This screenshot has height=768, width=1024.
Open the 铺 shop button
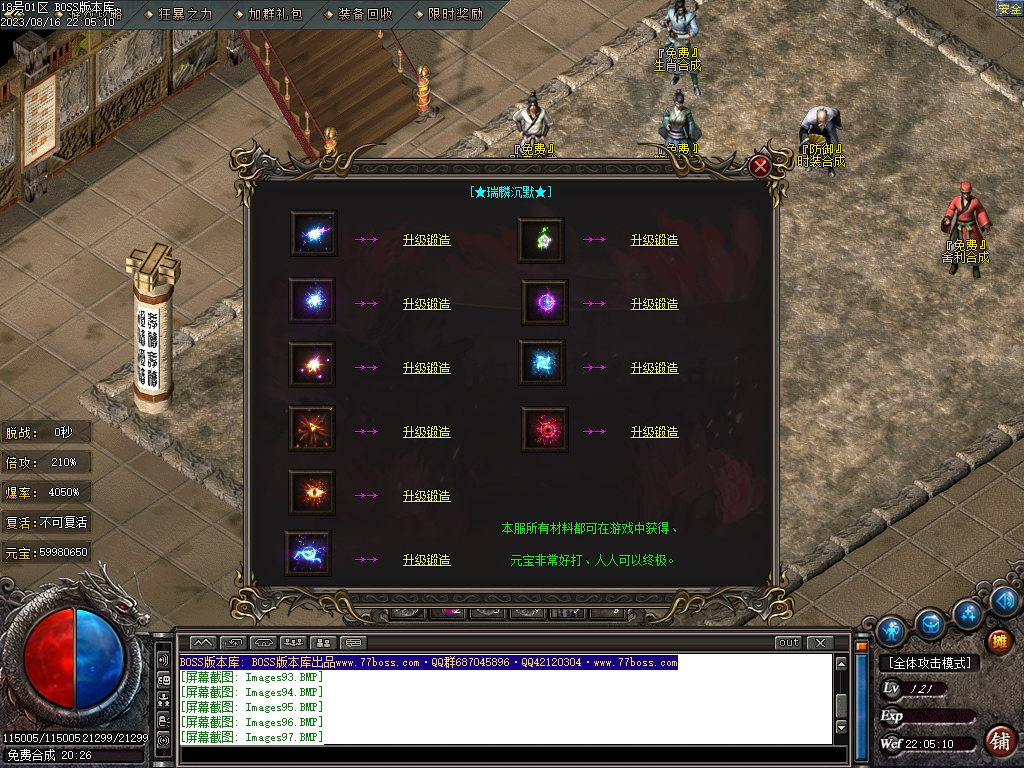998,741
